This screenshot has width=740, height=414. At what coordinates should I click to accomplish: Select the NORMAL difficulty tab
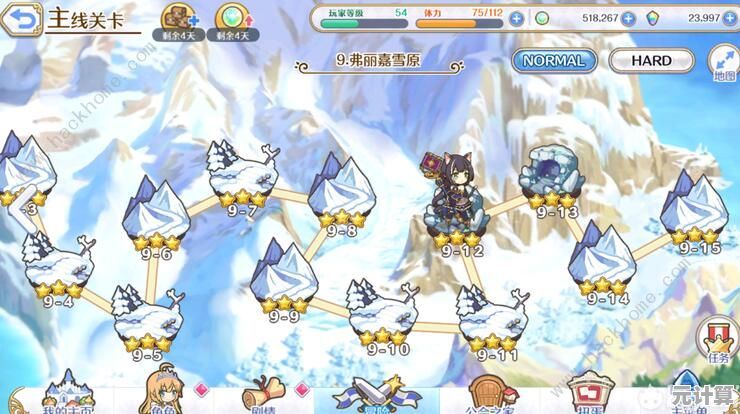555,60
